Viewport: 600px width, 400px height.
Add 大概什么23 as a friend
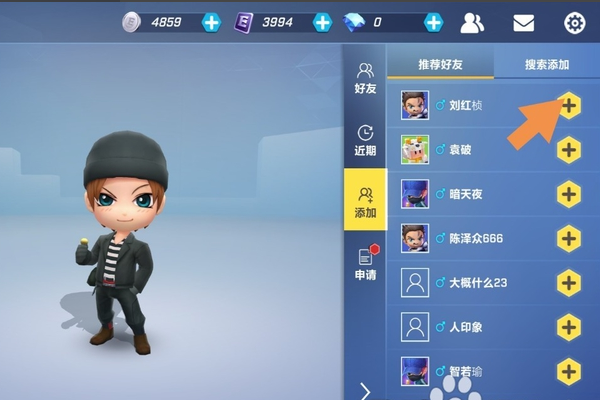569,282
